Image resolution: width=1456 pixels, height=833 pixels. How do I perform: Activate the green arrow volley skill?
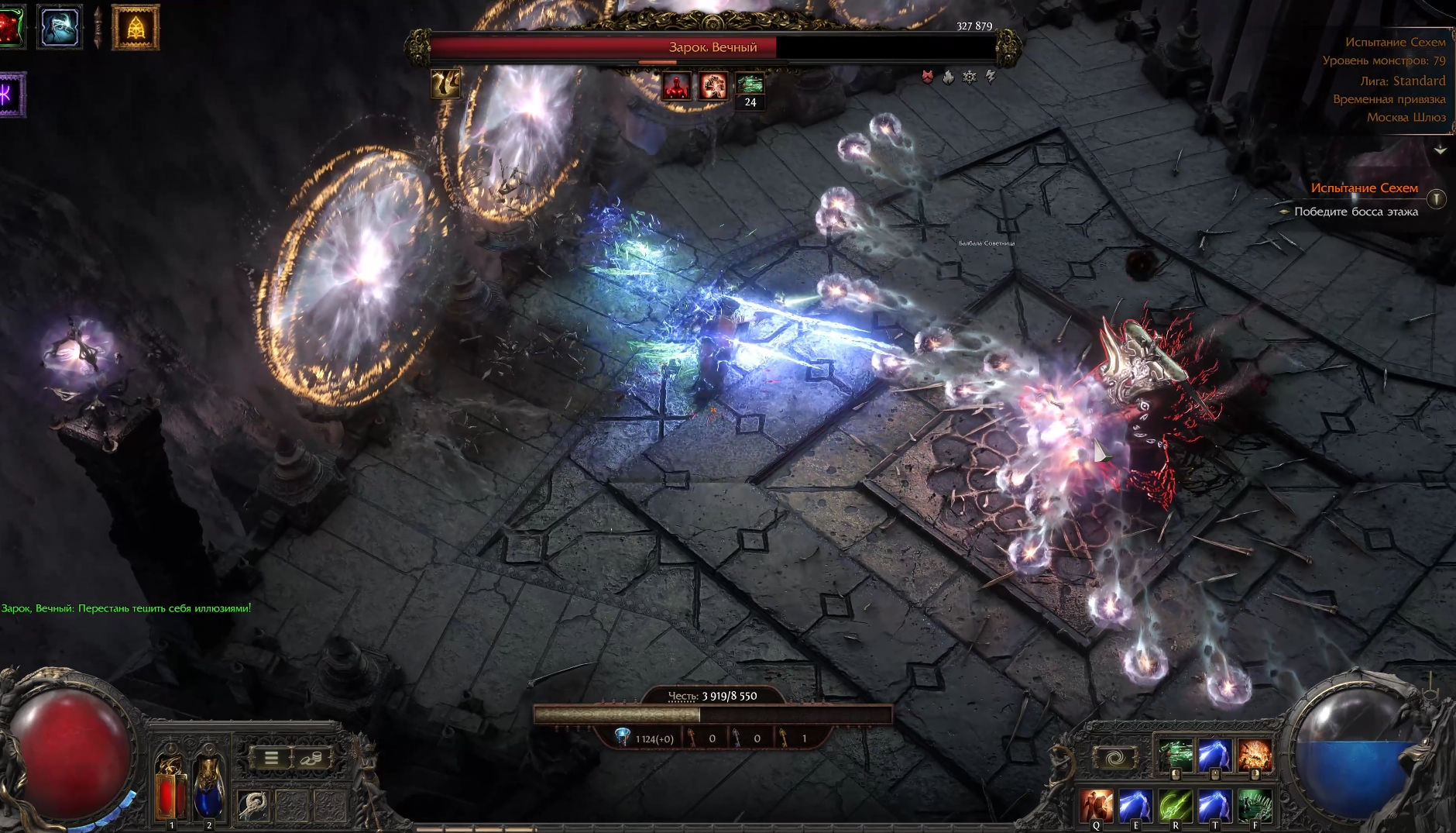click(x=1175, y=755)
